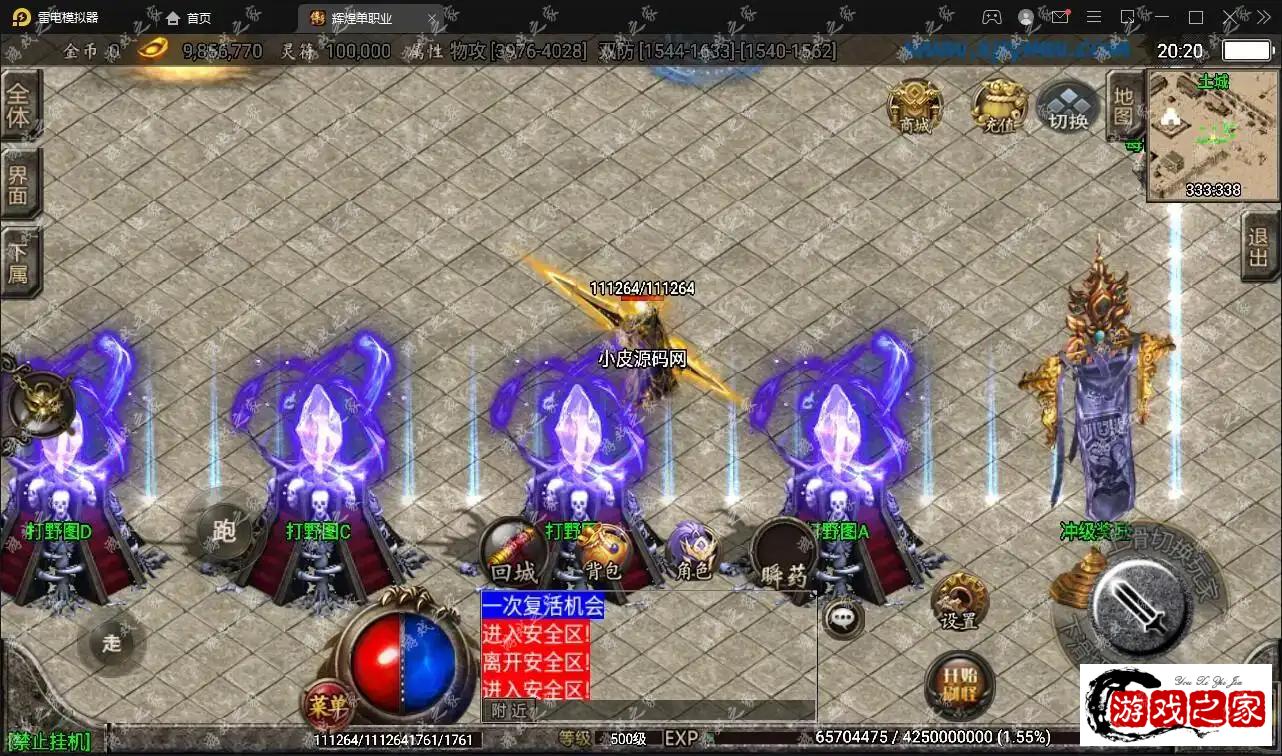
Task: Open the 角色 character sheet
Action: click(693, 553)
